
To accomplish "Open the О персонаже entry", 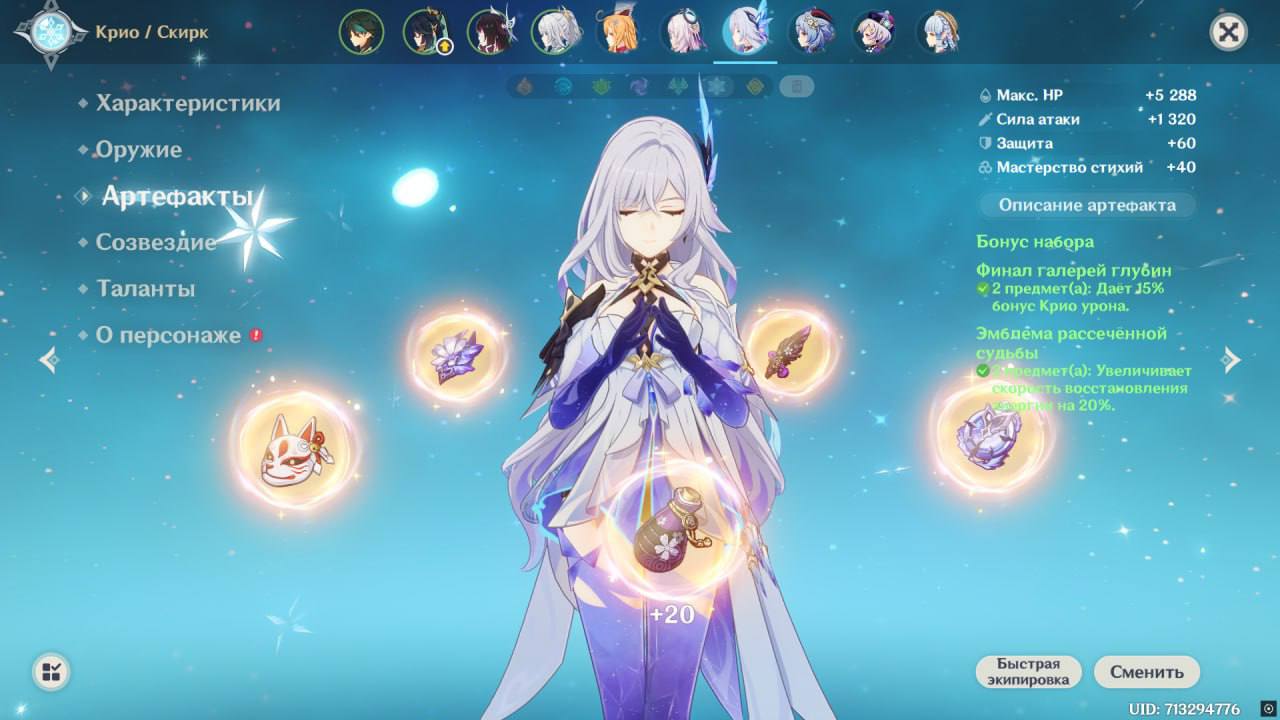I will pos(168,335).
